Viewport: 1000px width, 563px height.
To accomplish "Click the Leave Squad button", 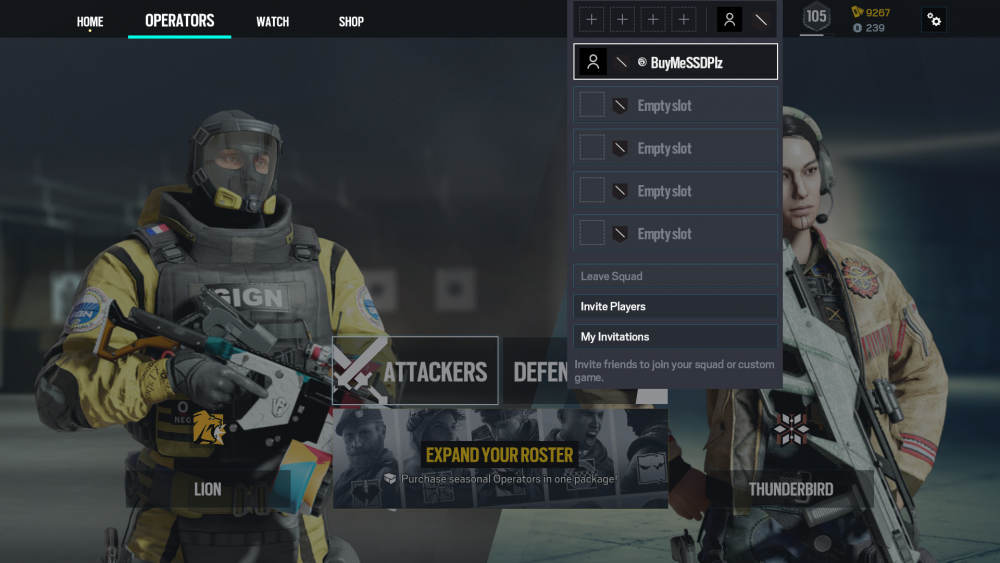I will coord(676,276).
